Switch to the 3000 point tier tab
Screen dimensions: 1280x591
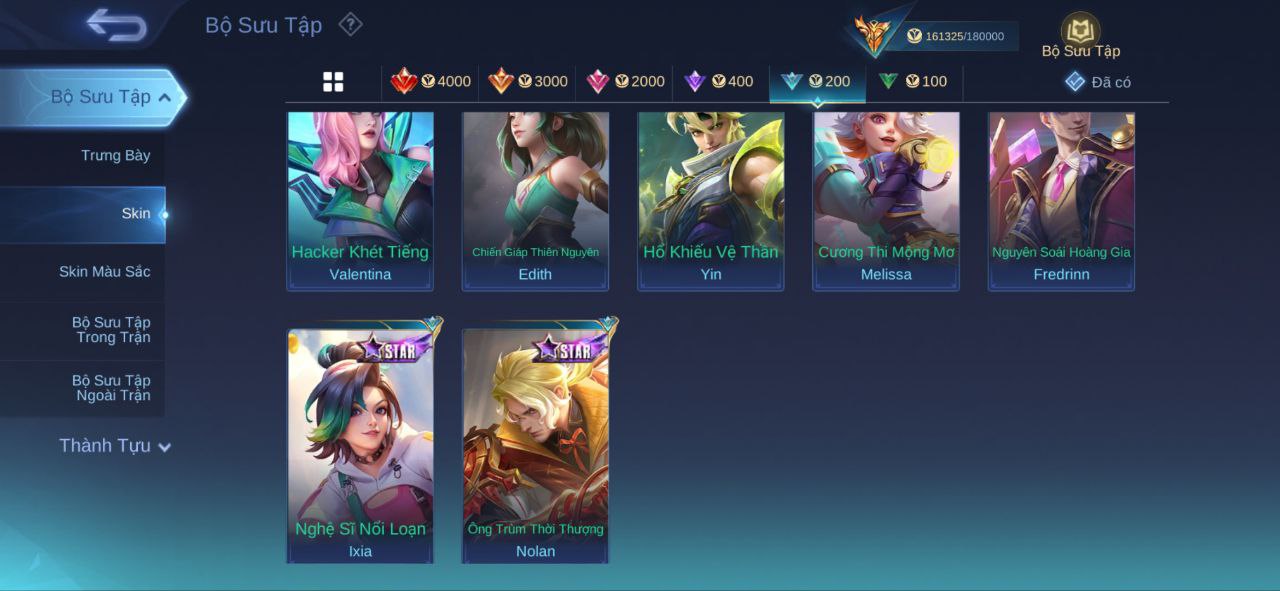[528, 82]
